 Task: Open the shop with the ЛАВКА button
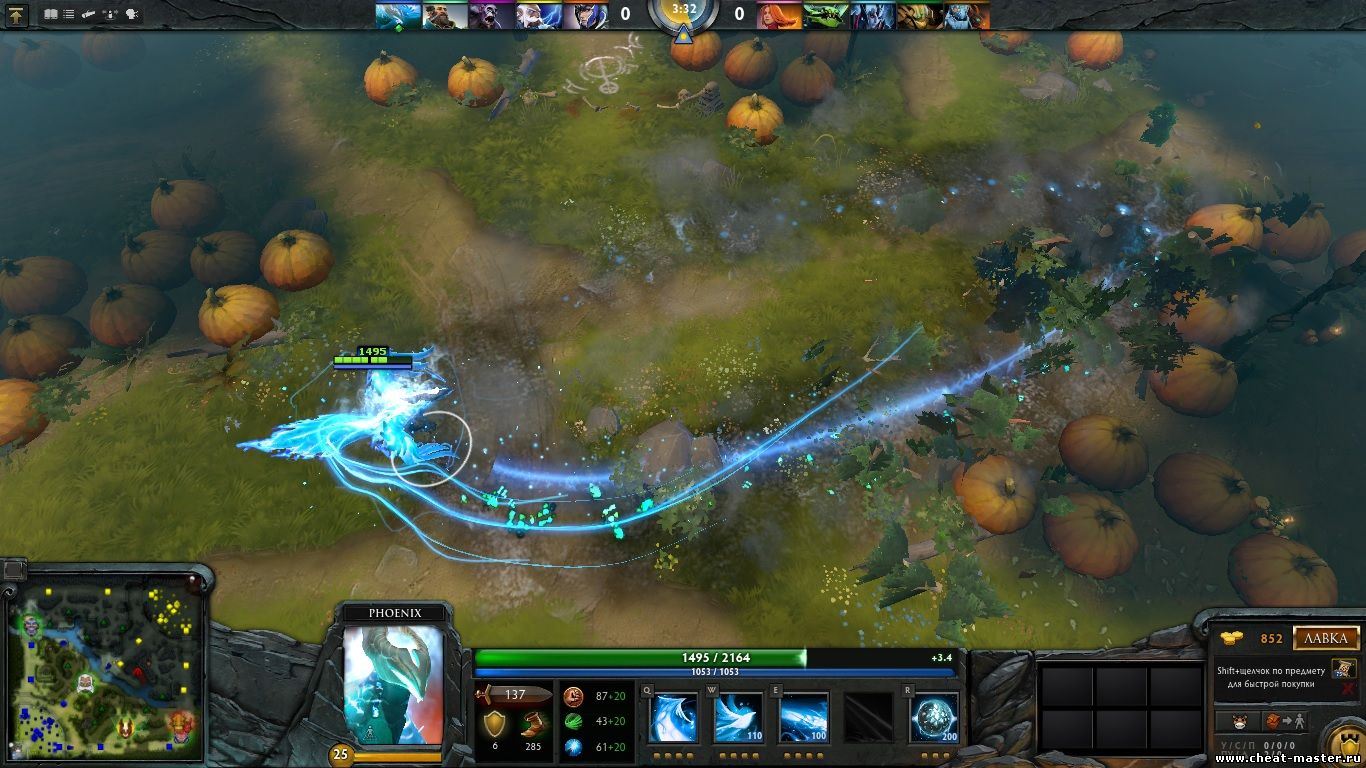point(1326,638)
